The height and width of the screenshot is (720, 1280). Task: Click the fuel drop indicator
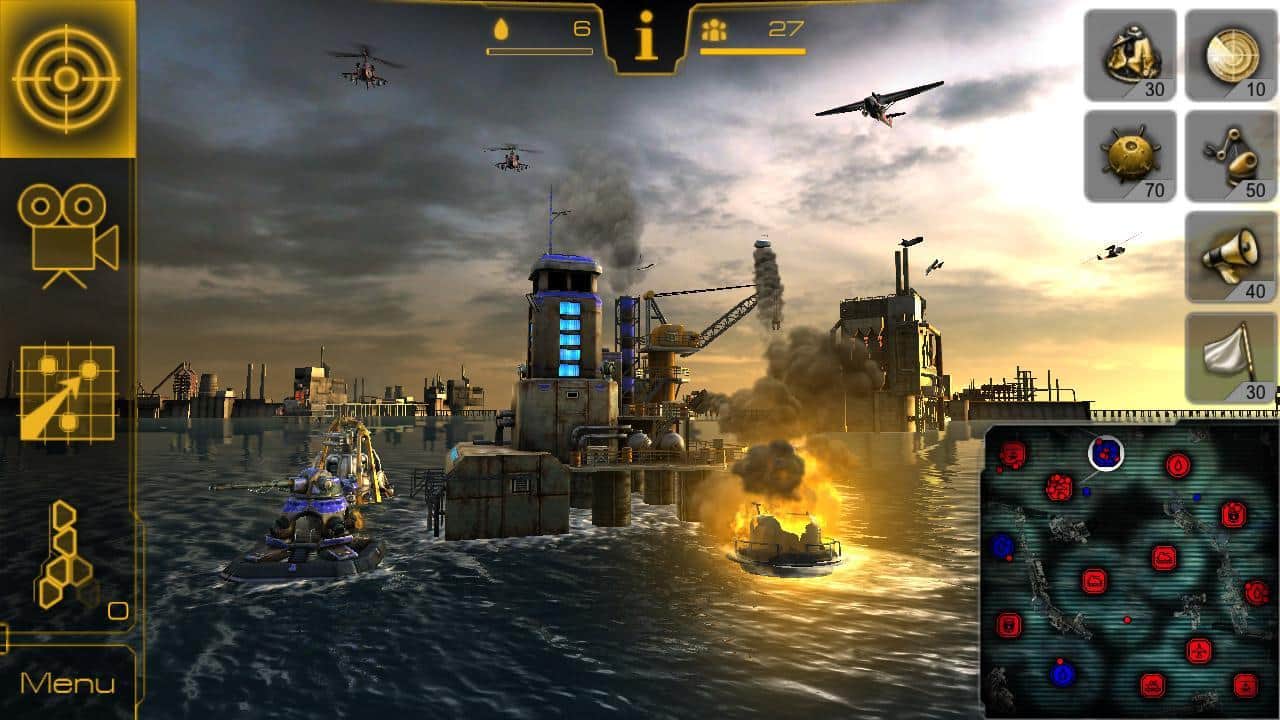coord(500,30)
